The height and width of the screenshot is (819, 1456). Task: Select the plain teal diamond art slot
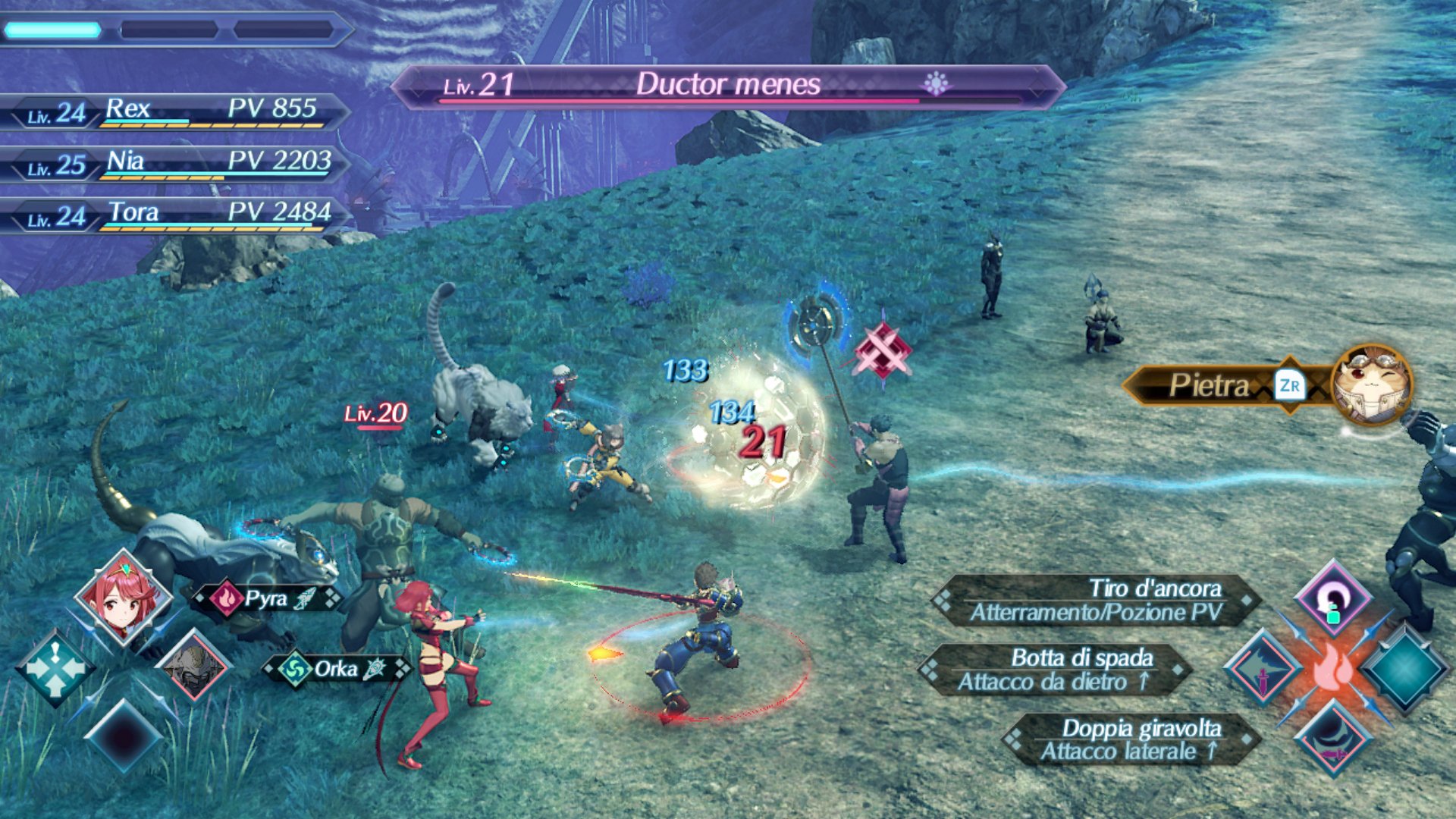[x=1403, y=669]
